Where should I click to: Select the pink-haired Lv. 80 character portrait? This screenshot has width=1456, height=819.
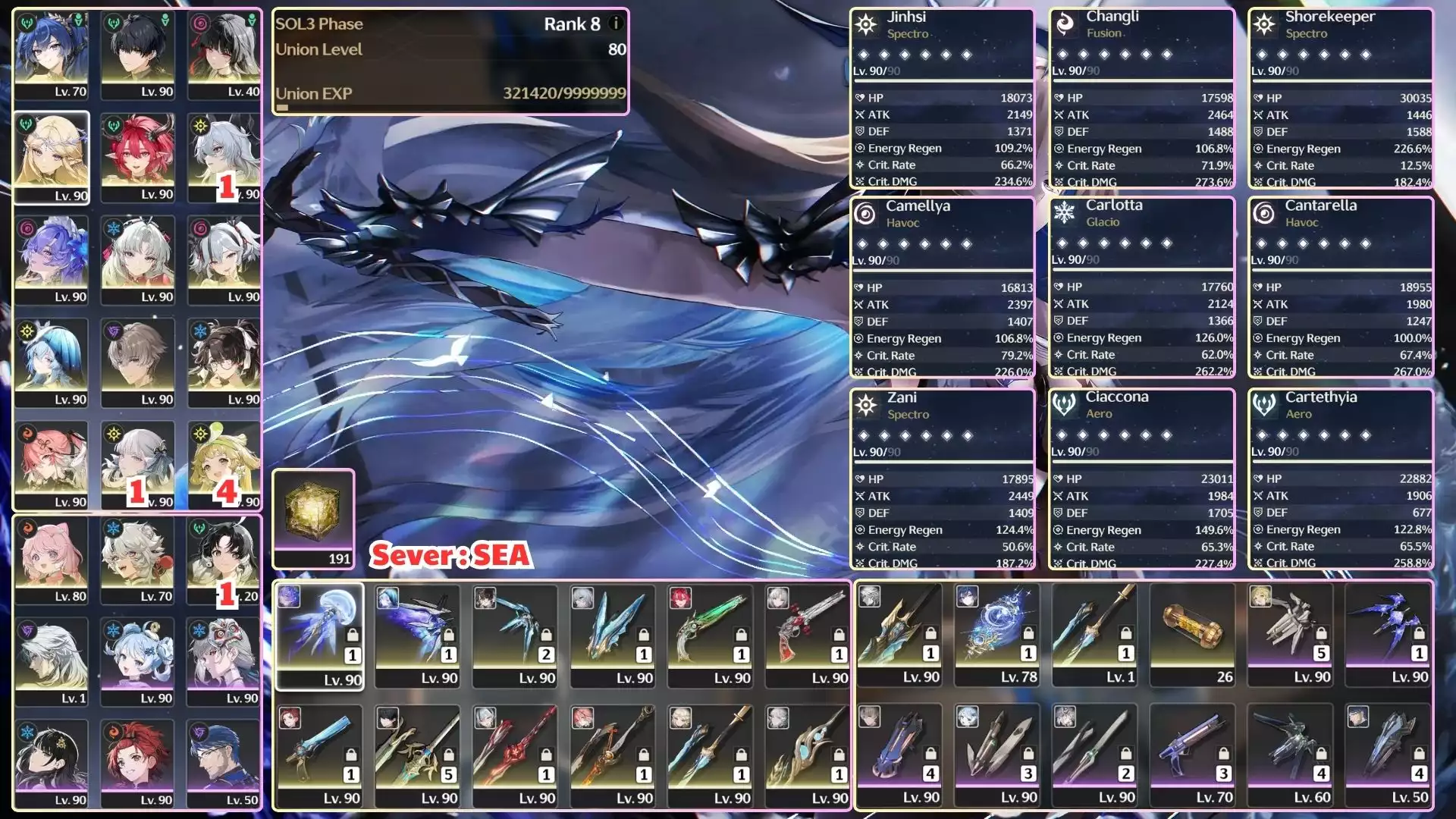pos(52,560)
